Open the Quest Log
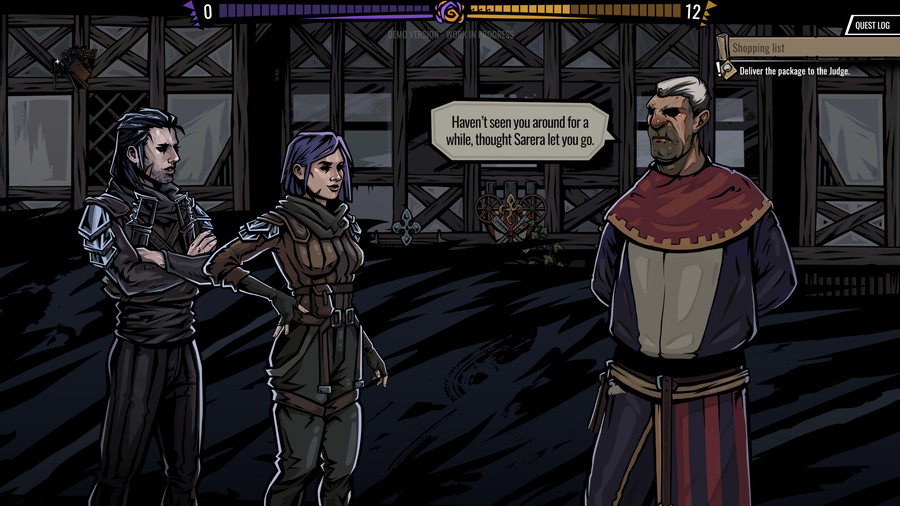Image resolution: width=900 pixels, height=506 pixels. (x=871, y=25)
